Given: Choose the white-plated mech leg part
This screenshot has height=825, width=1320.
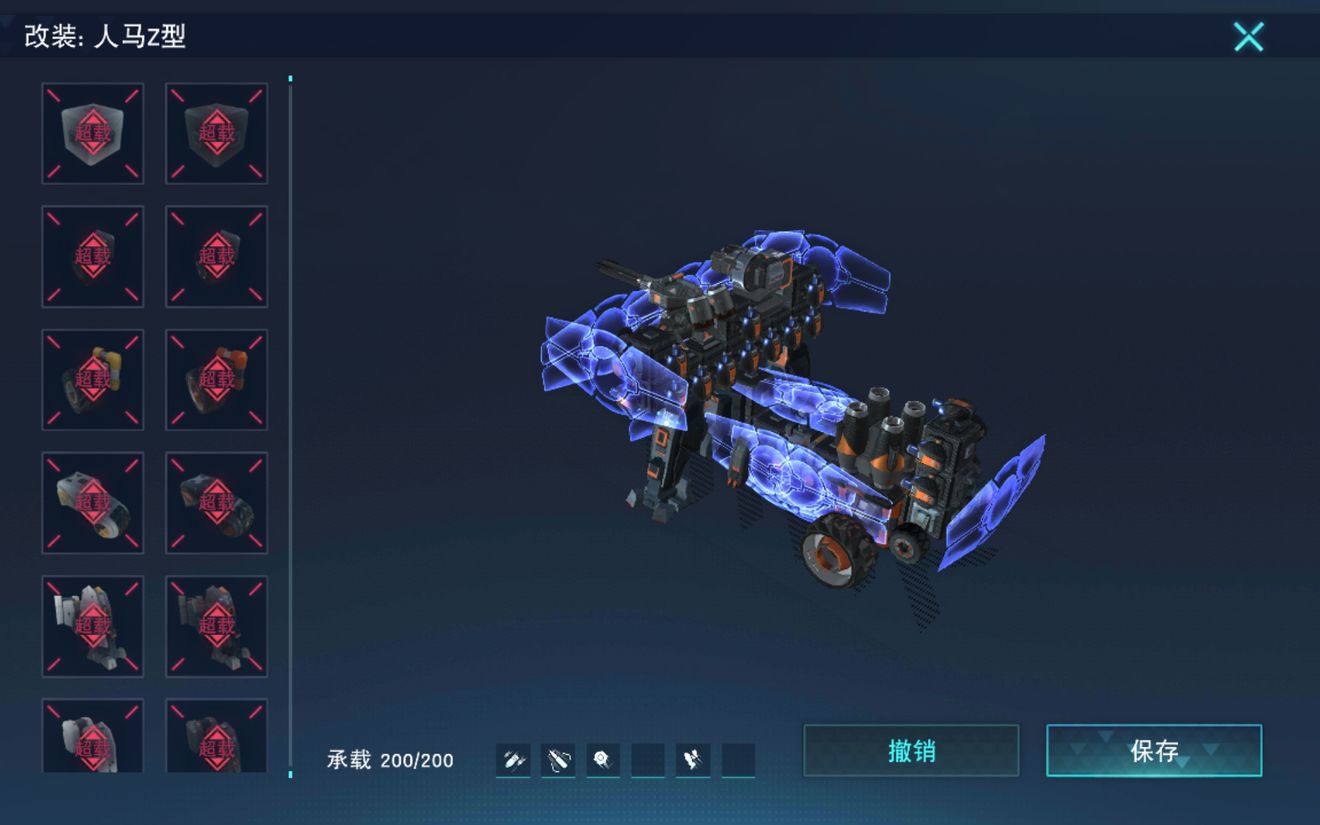Looking at the screenshot, I should 93,625.
